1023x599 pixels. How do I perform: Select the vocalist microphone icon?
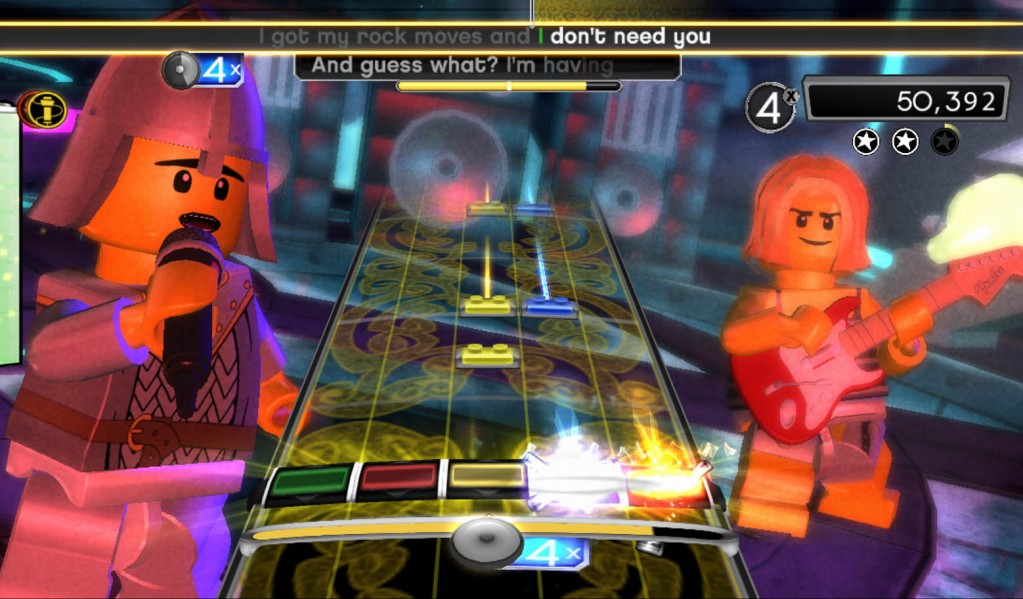click(42, 109)
